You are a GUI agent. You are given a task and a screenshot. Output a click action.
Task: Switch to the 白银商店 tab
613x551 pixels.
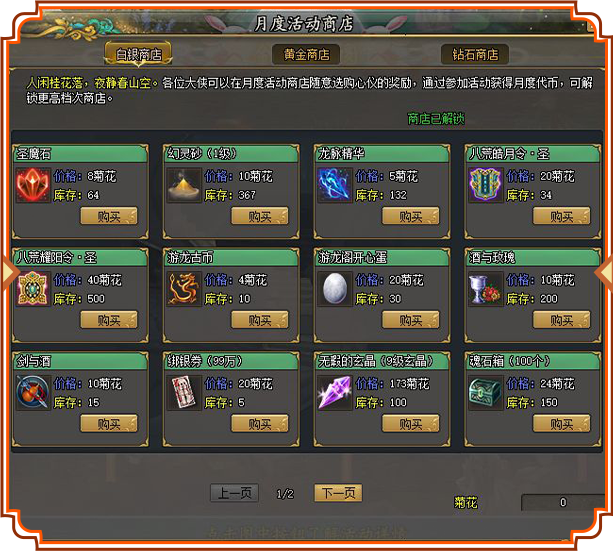pos(138,54)
